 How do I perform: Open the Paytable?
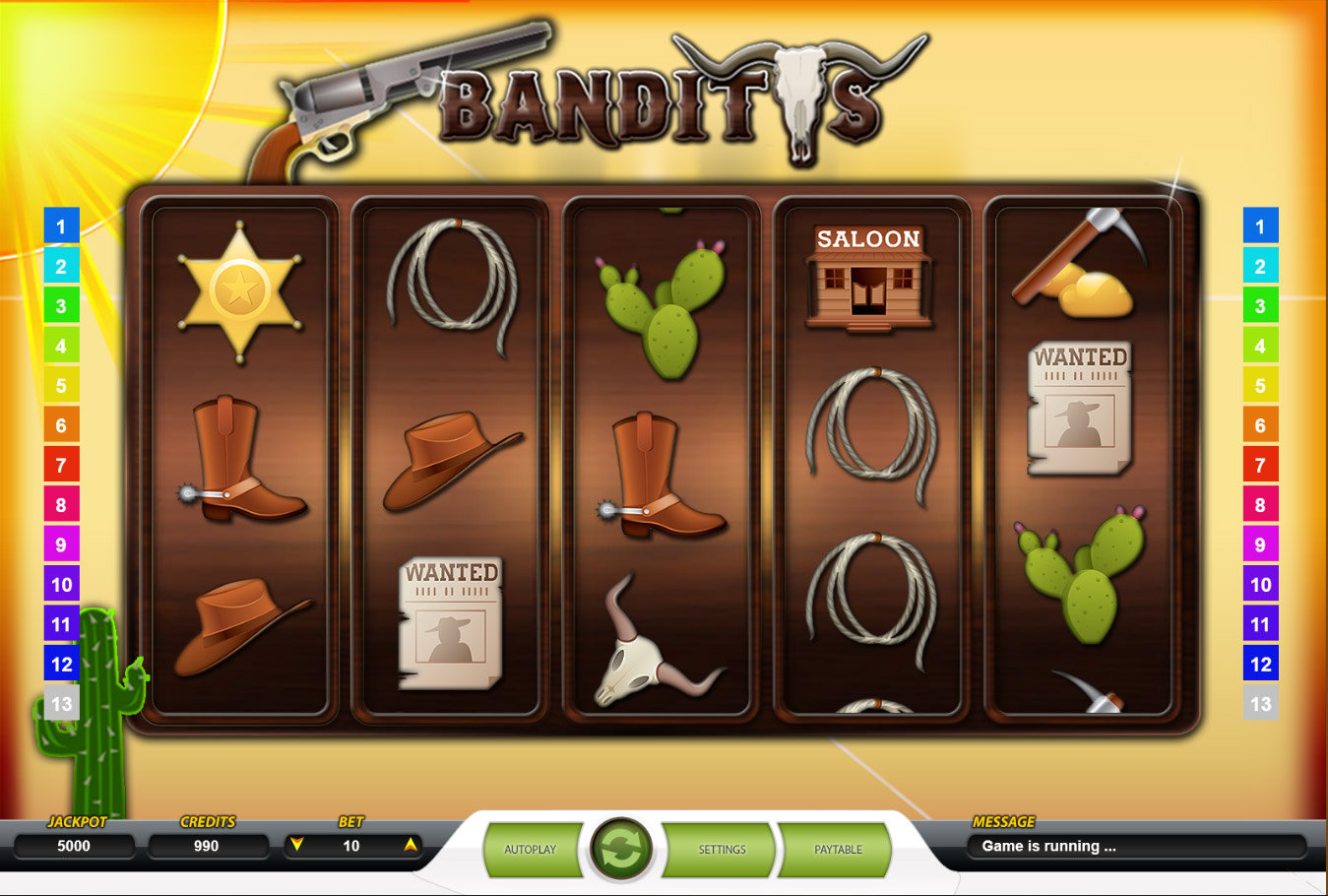click(x=836, y=849)
